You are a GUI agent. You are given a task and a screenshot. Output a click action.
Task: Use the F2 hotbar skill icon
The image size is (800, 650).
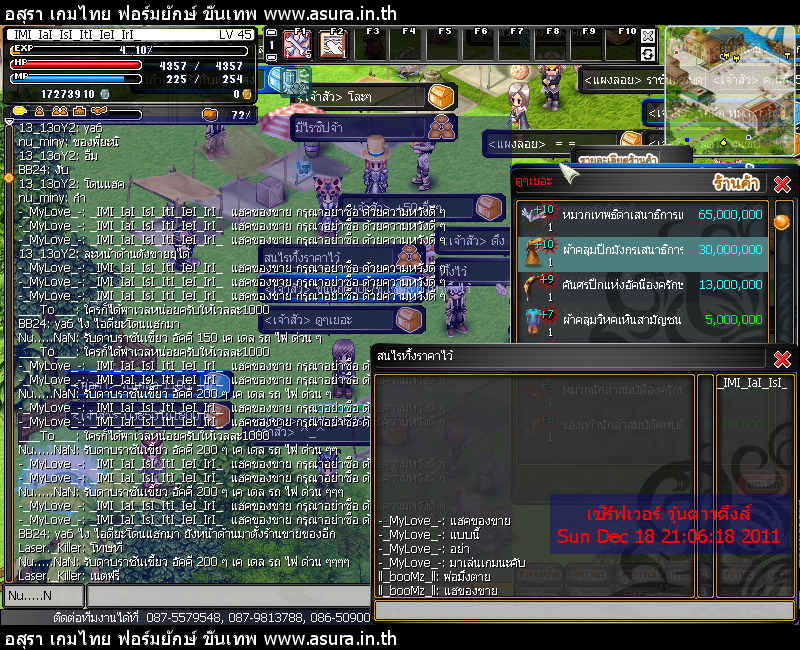click(x=330, y=47)
